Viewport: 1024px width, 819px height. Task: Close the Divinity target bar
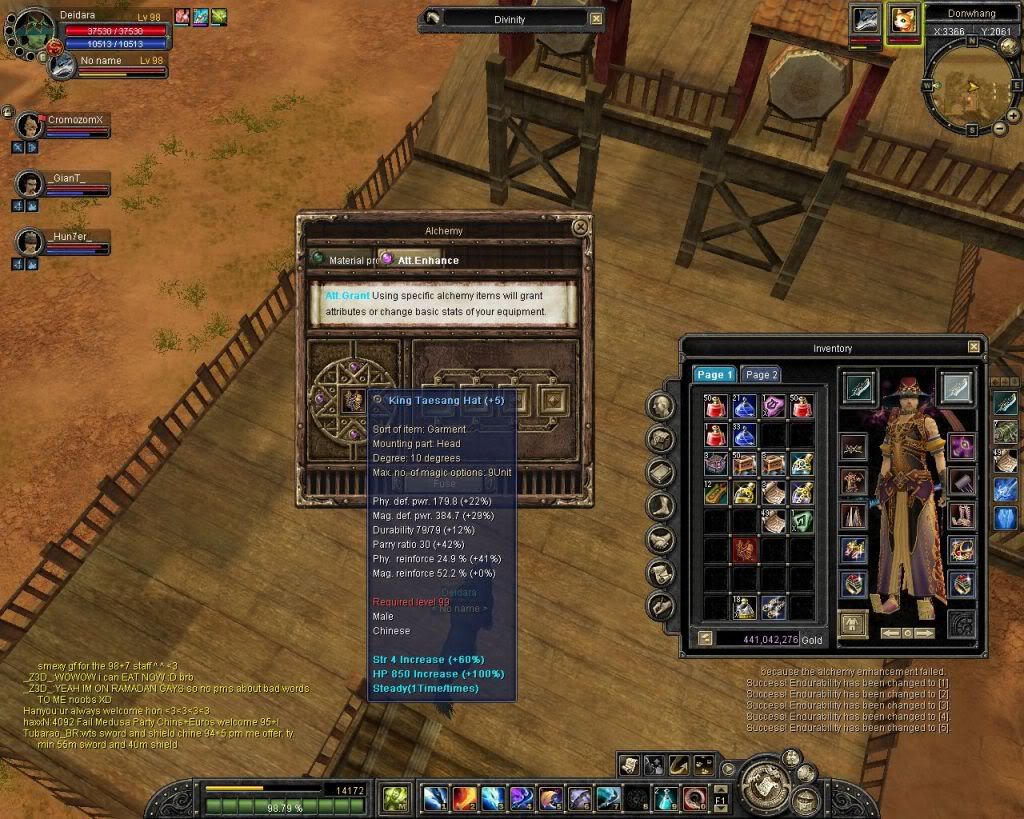(596, 18)
